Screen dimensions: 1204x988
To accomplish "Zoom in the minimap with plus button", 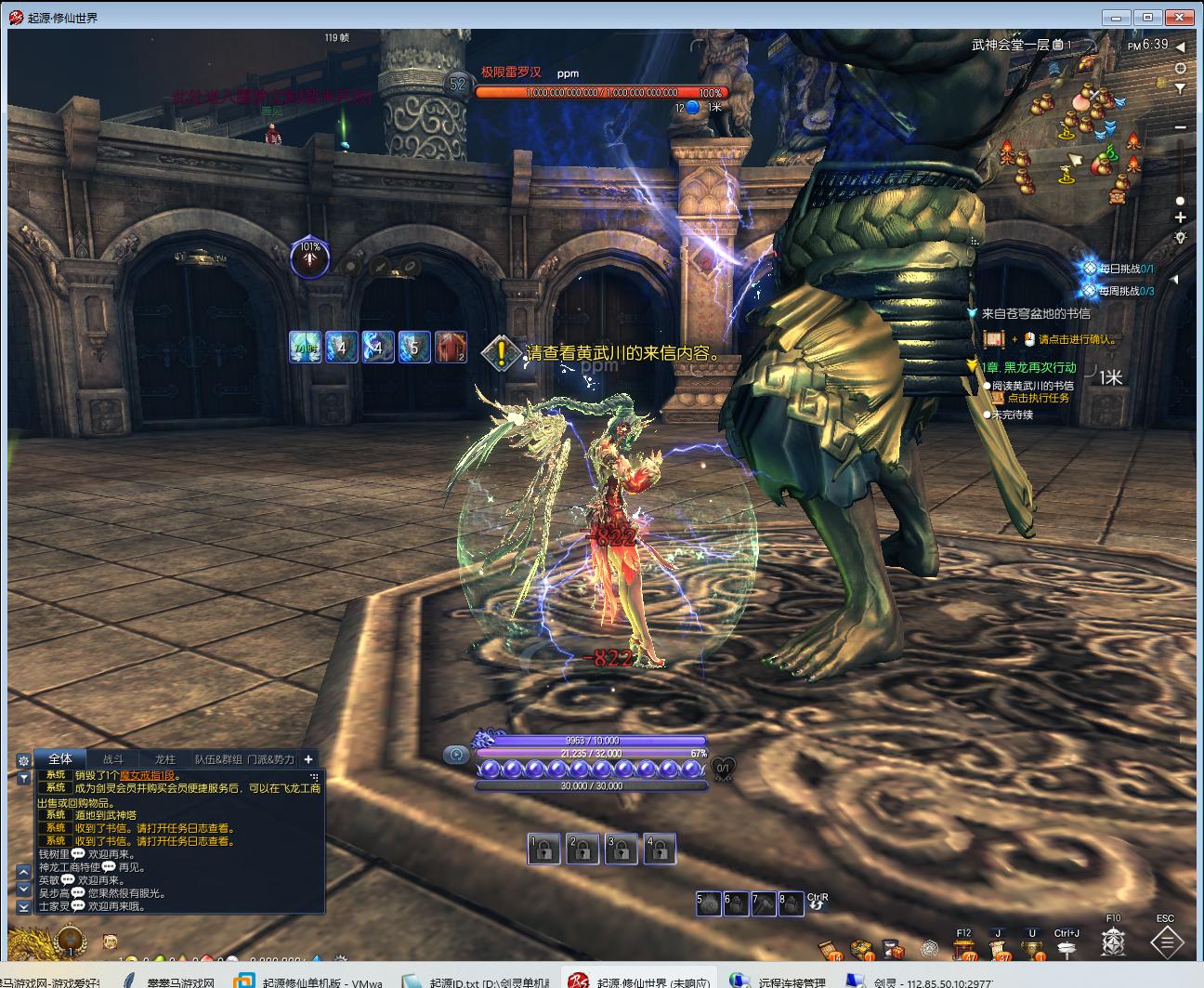I will tap(1180, 217).
